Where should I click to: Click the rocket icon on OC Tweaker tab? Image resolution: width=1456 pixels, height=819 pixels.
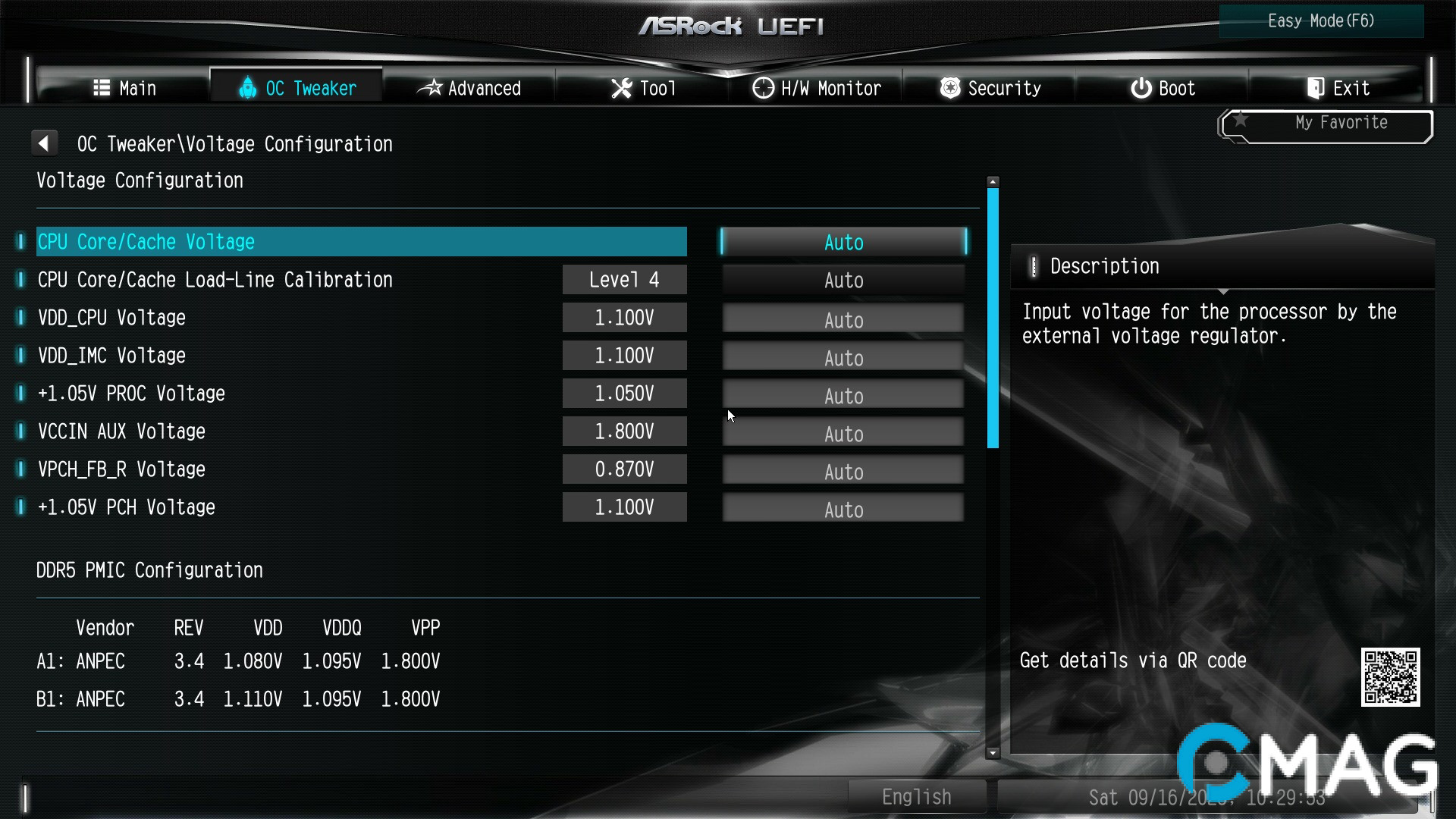pyautogui.click(x=247, y=87)
